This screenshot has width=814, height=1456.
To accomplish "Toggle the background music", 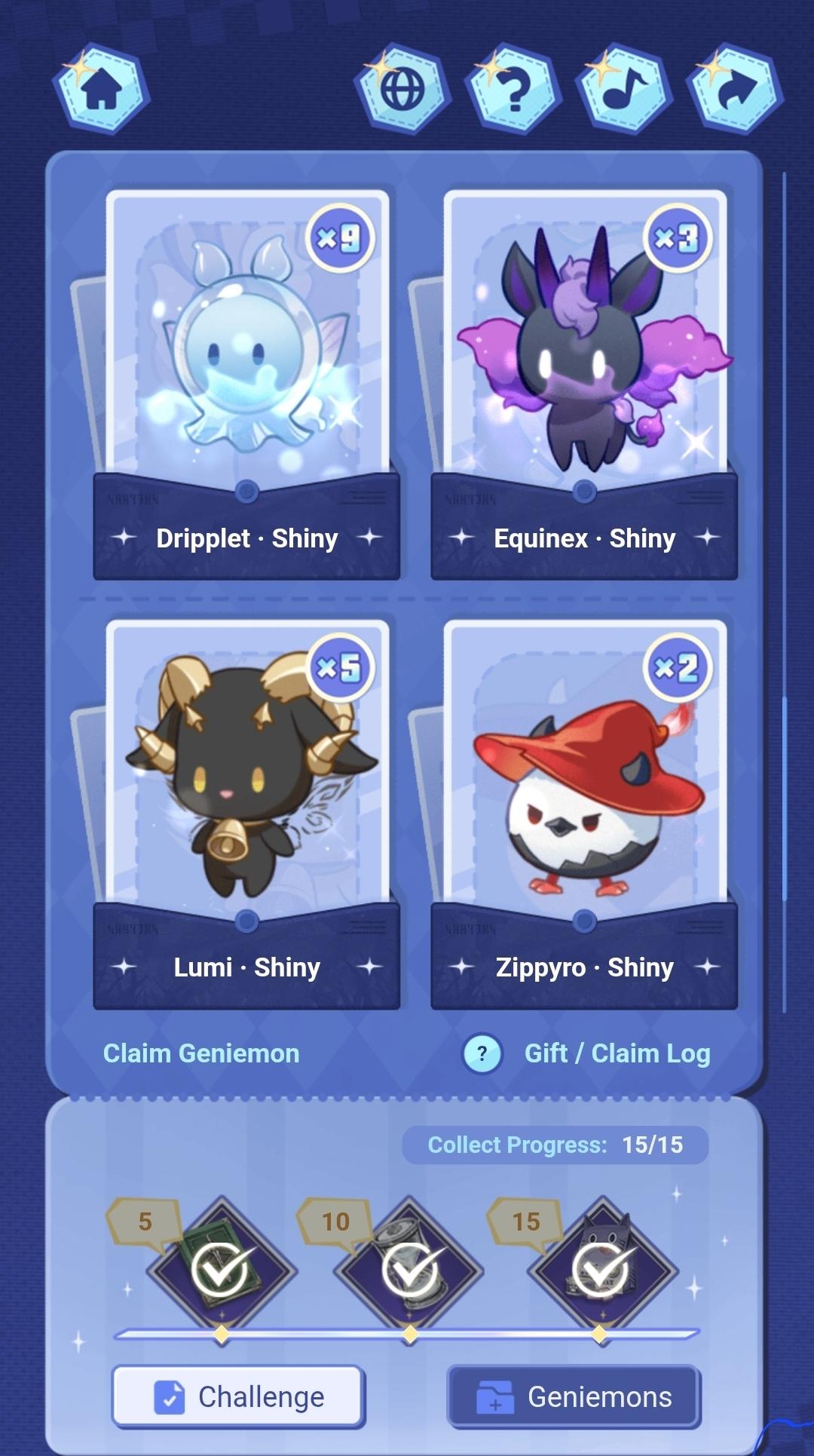I will click(624, 90).
